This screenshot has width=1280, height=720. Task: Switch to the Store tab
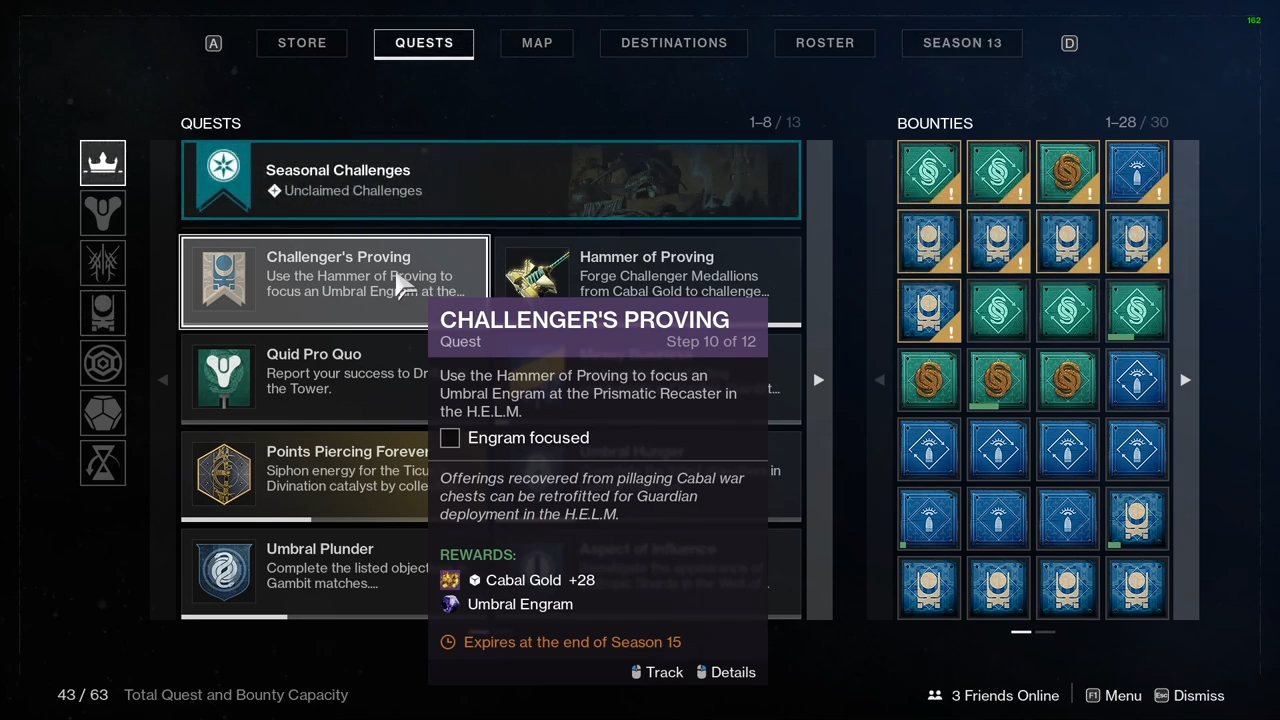pyautogui.click(x=302, y=43)
